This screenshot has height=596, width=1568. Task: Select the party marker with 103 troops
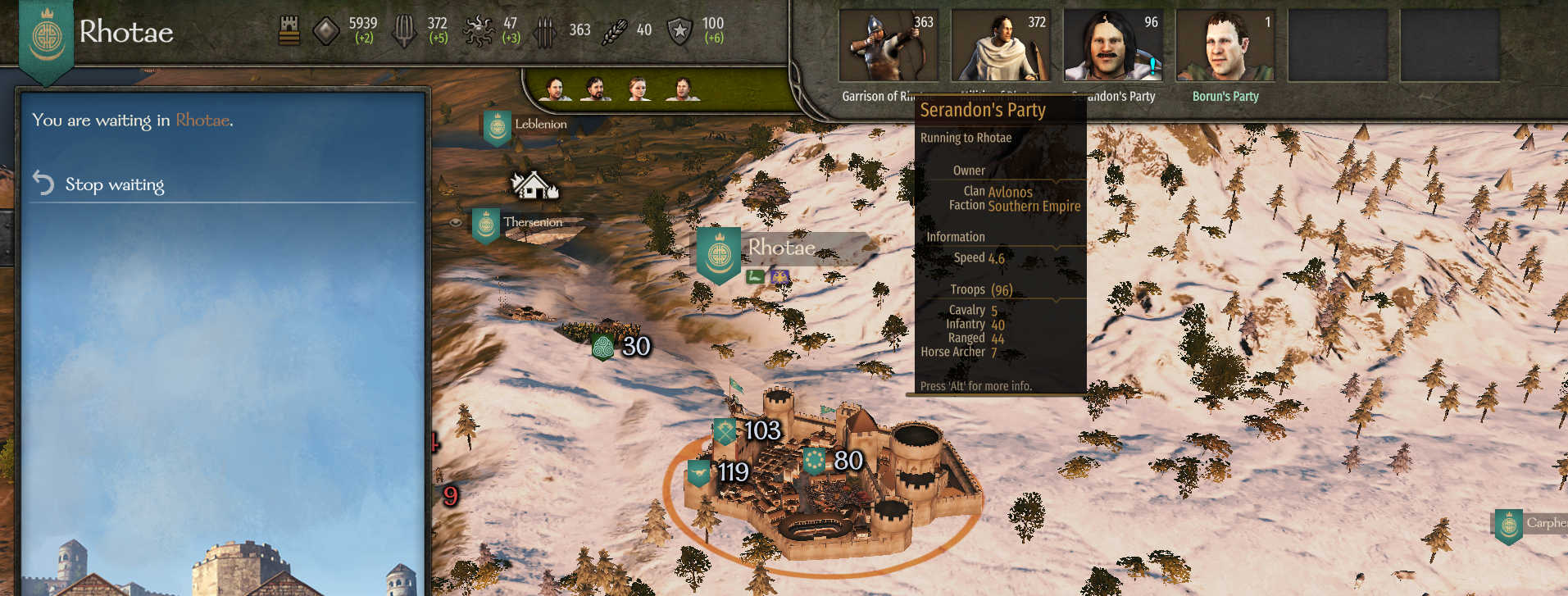pyautogui.click(x=747, y=430)
